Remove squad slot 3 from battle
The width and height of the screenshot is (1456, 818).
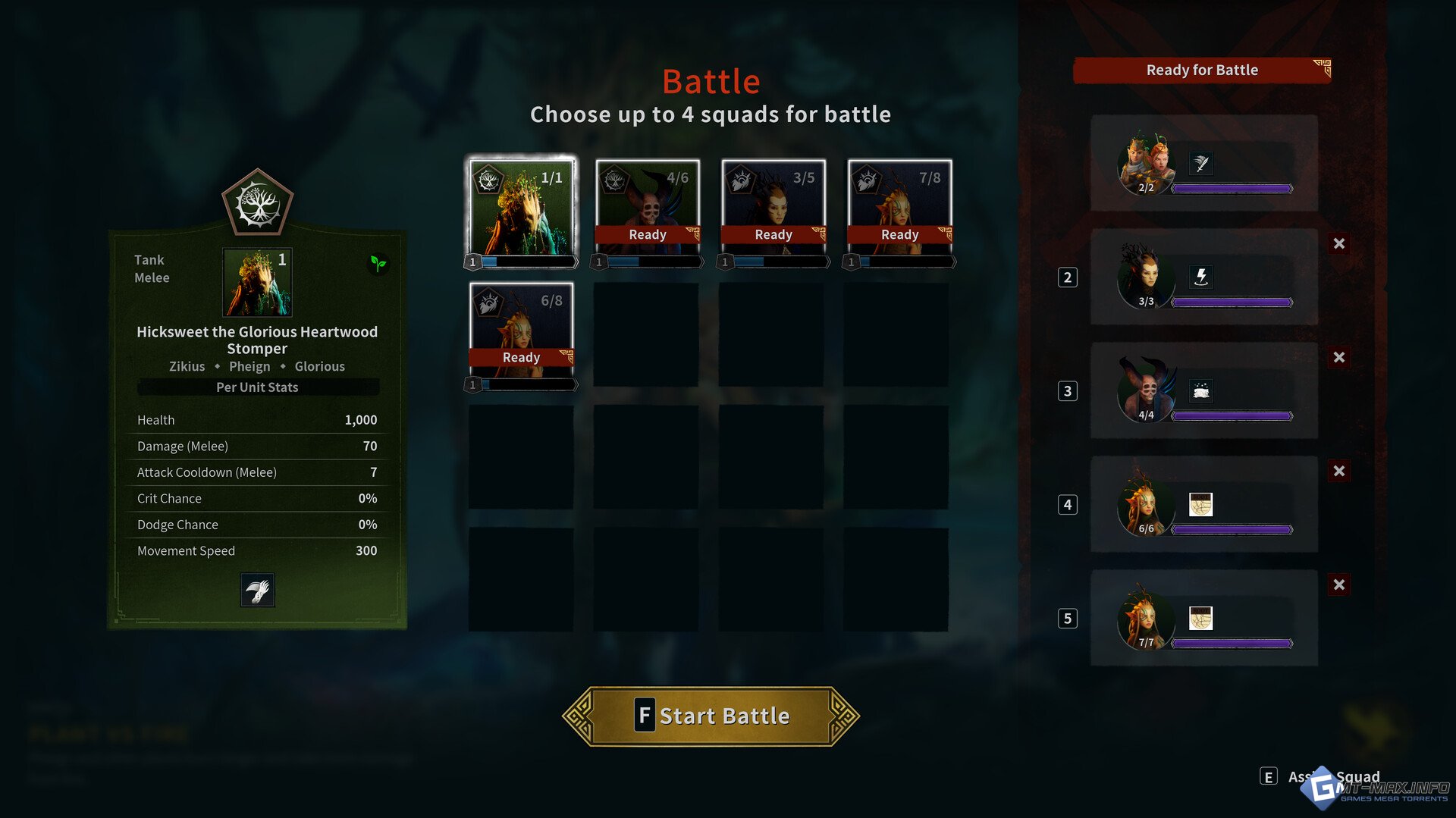[x=1339, y=358]
